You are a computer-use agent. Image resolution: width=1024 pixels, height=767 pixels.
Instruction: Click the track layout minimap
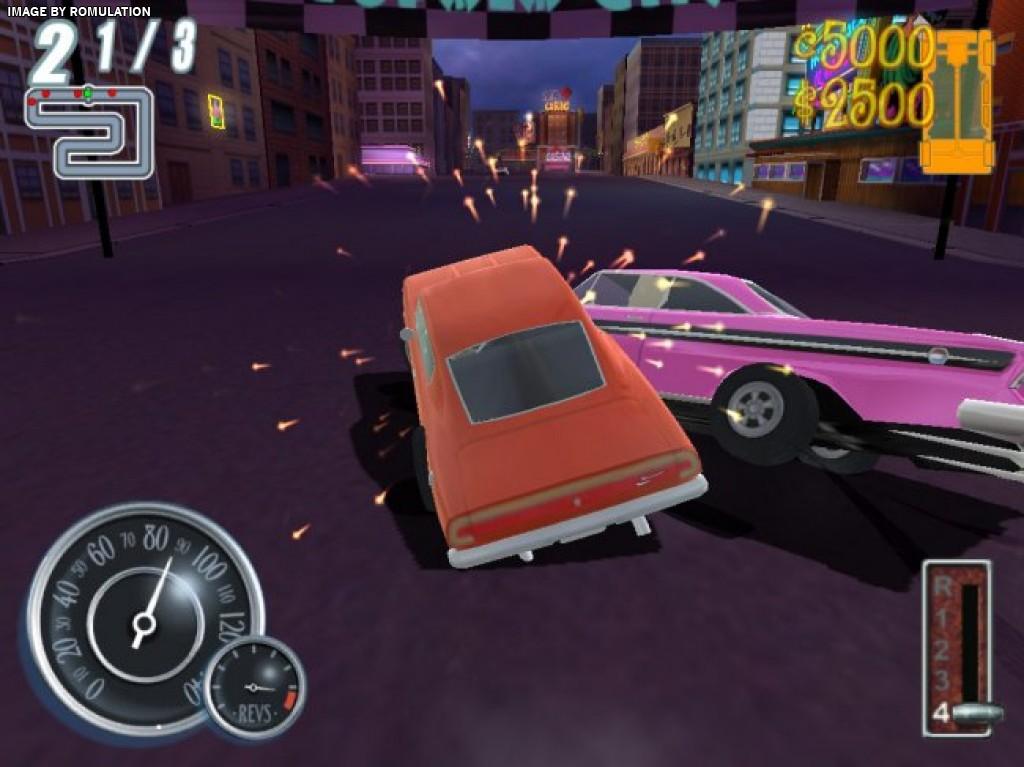coord(90,133)
